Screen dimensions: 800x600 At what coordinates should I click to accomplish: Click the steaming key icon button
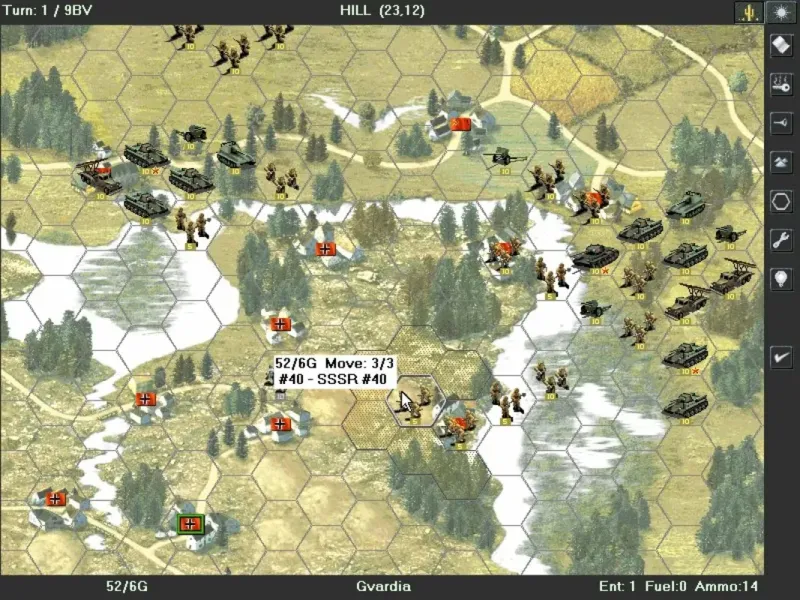pyautogui.click(x=780, y=84)
